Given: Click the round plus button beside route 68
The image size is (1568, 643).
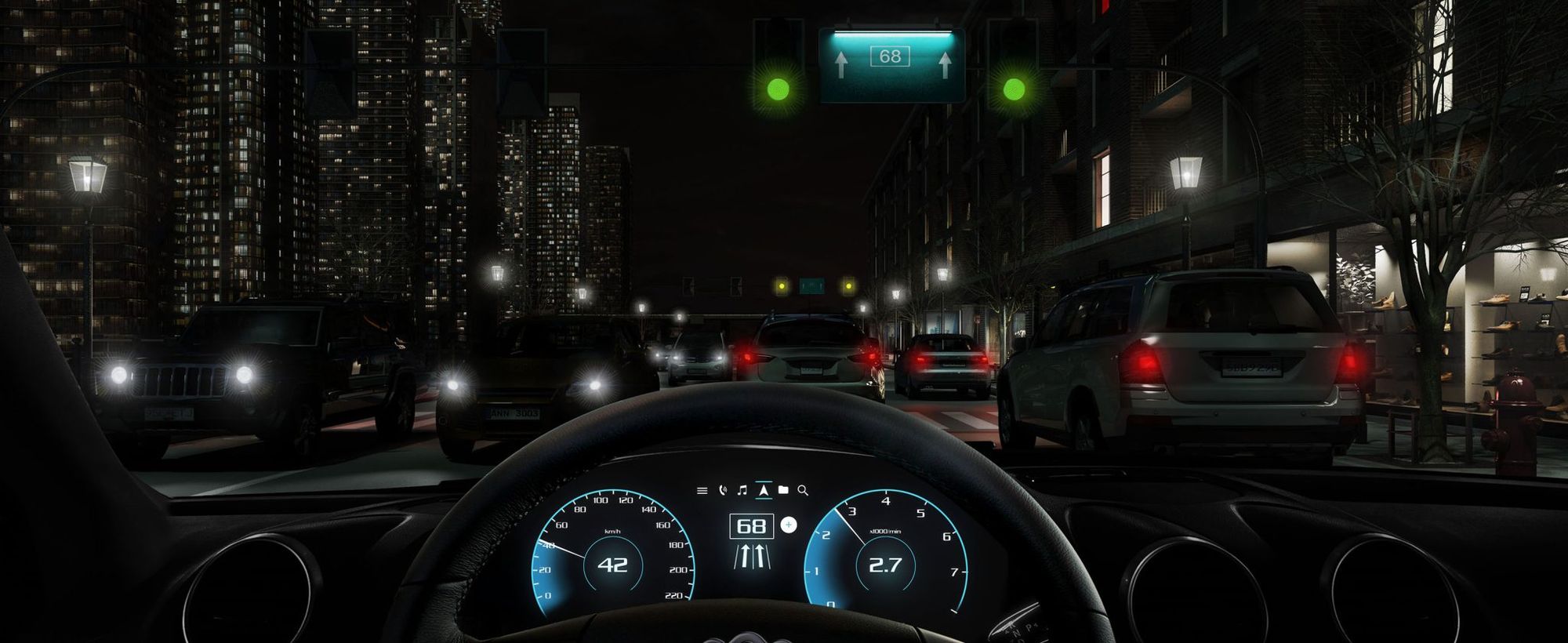Looking at the screenshot, I should [x=789, y=525].
